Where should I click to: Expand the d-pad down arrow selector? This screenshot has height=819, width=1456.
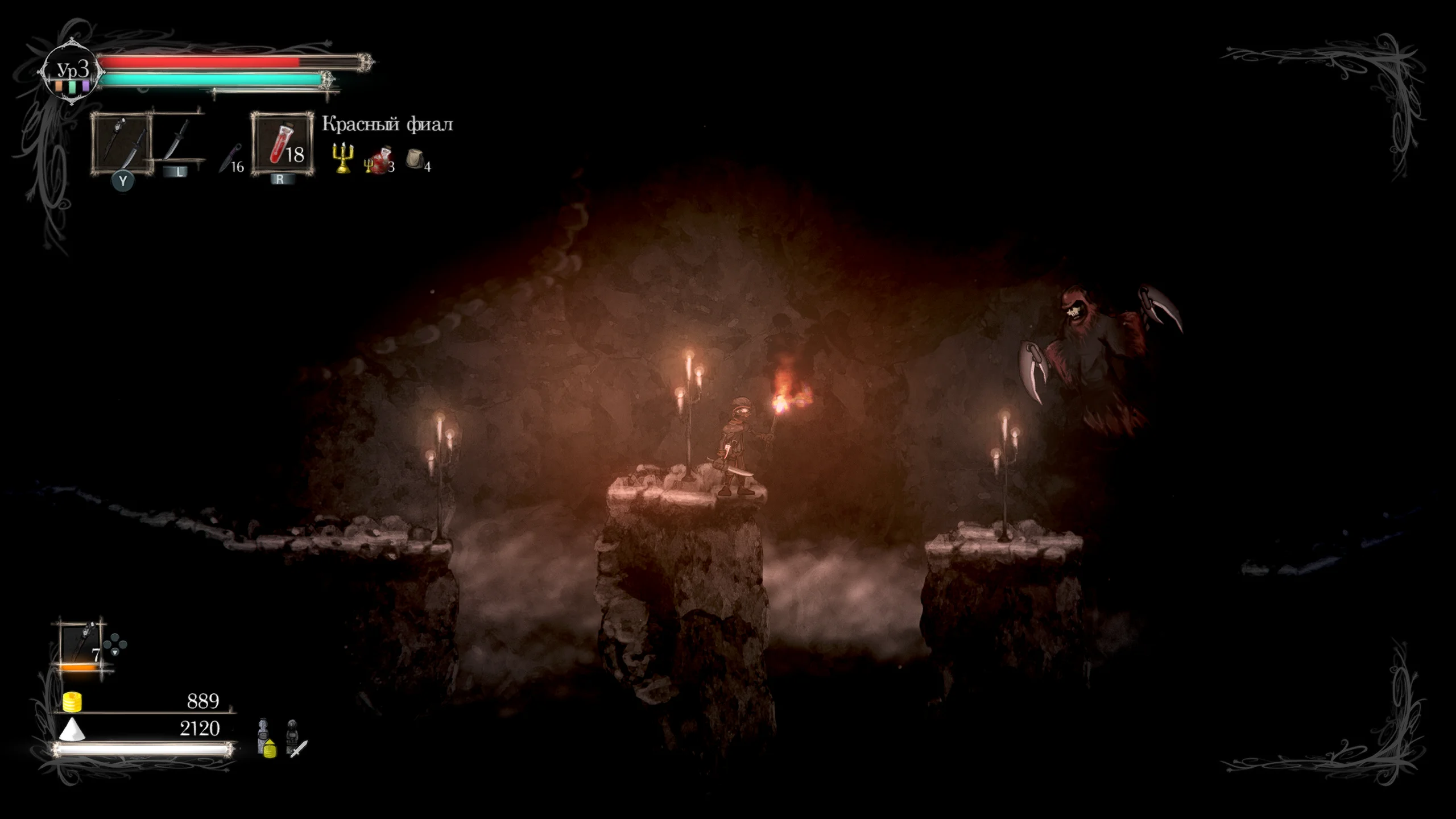coord(115,653)
